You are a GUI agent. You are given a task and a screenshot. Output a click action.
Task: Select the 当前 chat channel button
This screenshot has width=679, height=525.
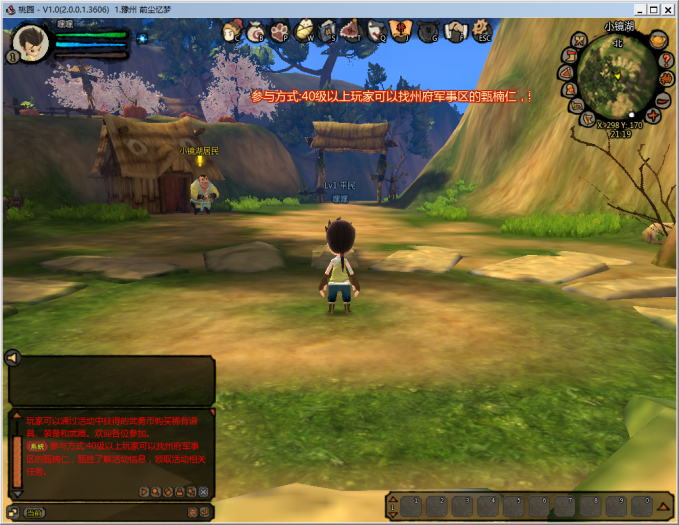34,512
